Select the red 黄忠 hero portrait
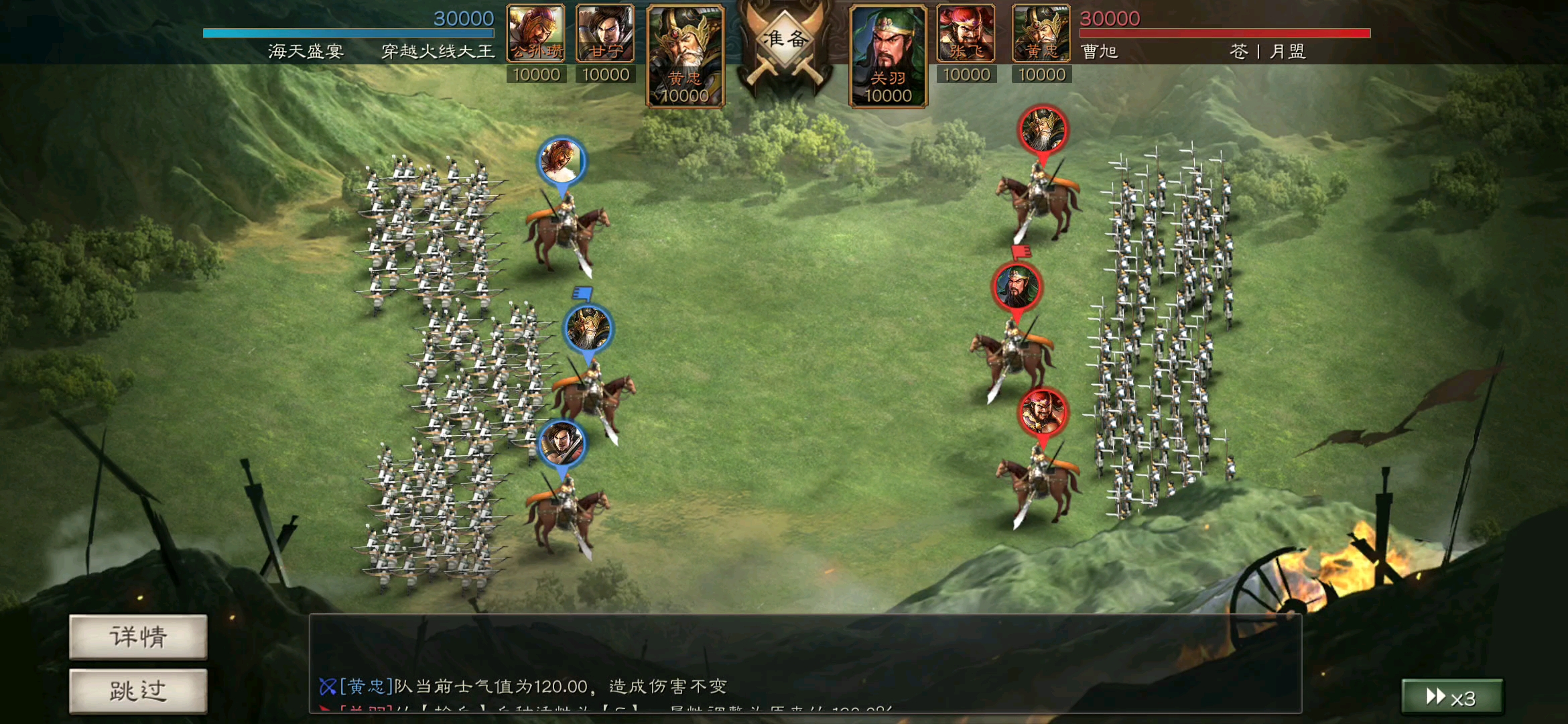This screenshot has width=1568, height=724. [1040, 32]
